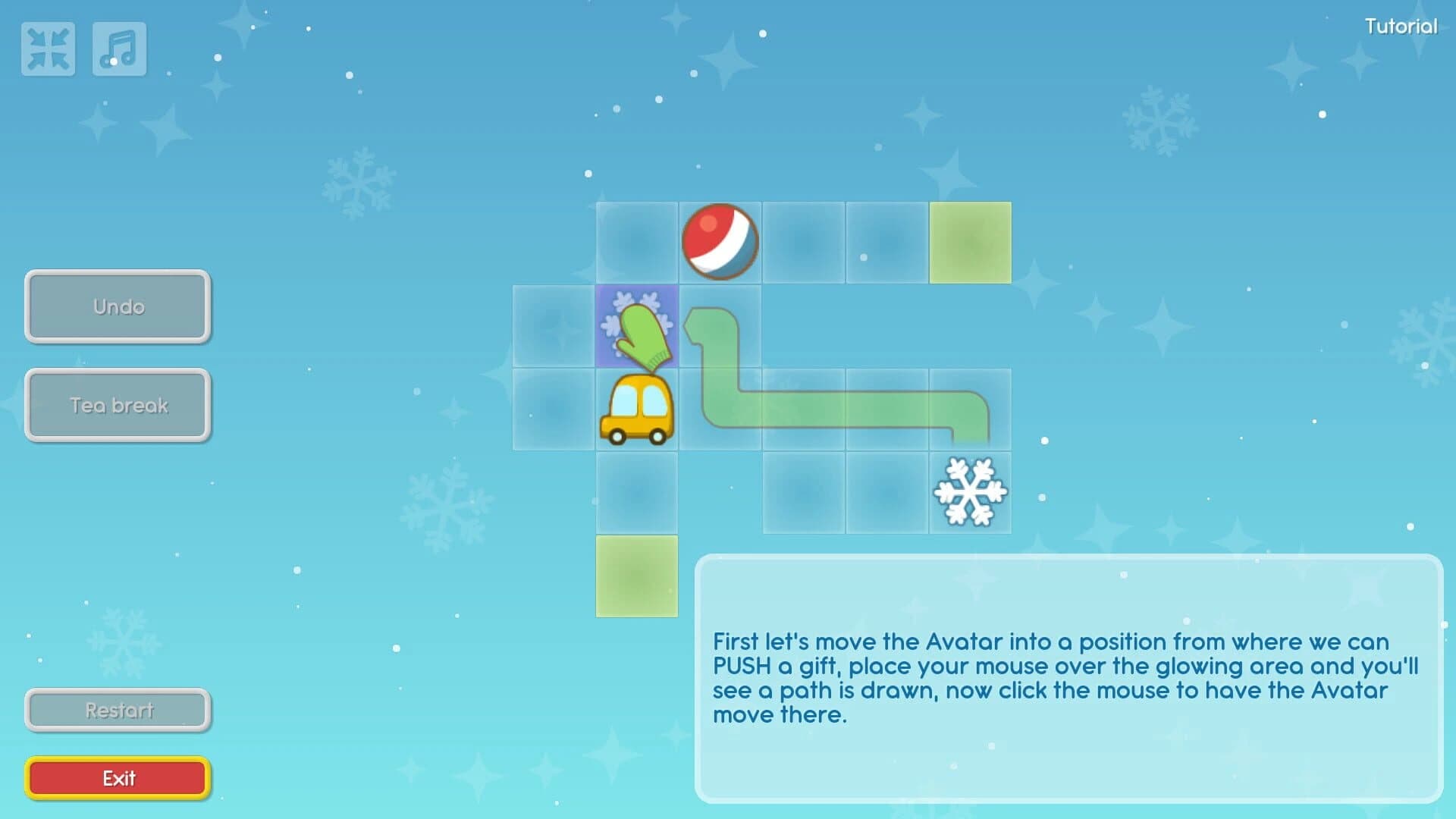Exit the tutorial level
The width and height of the screenshot is (1456, 819).
point(118,777)
